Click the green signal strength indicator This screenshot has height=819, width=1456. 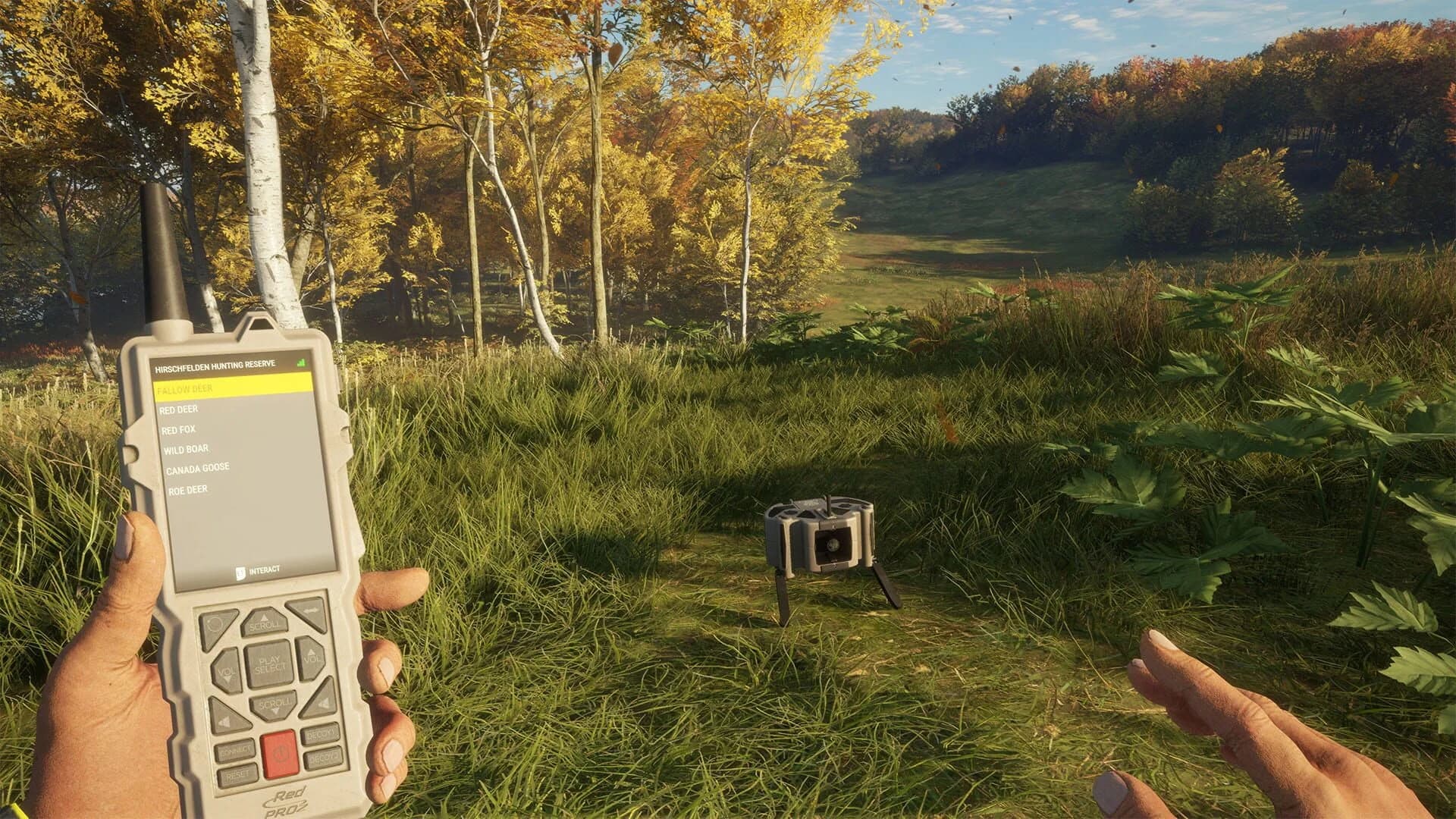[x=302, y=362]
